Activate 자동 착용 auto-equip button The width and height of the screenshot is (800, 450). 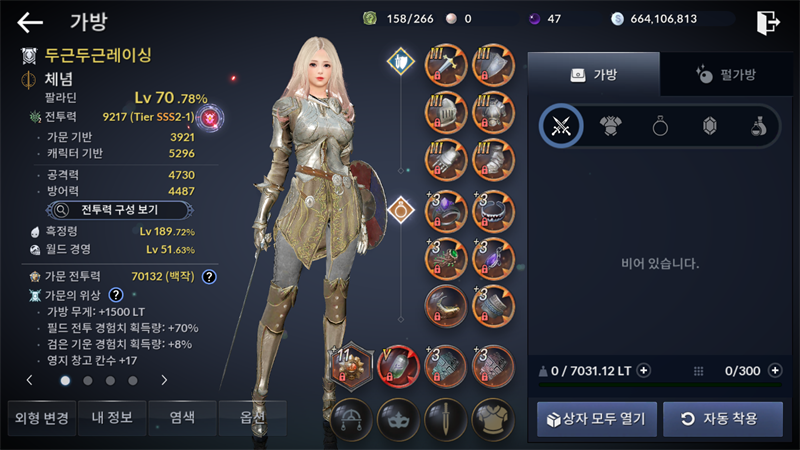tap(723, 418)
